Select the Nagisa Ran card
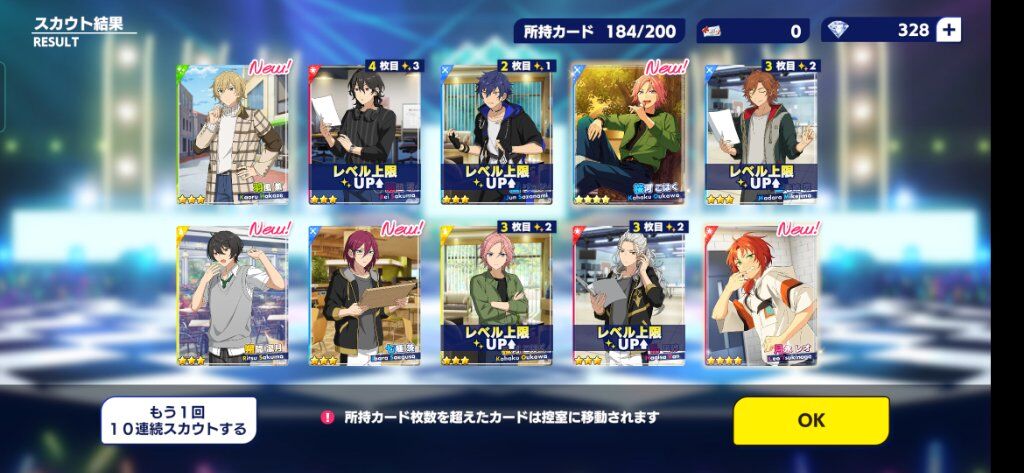 (629, 294)
